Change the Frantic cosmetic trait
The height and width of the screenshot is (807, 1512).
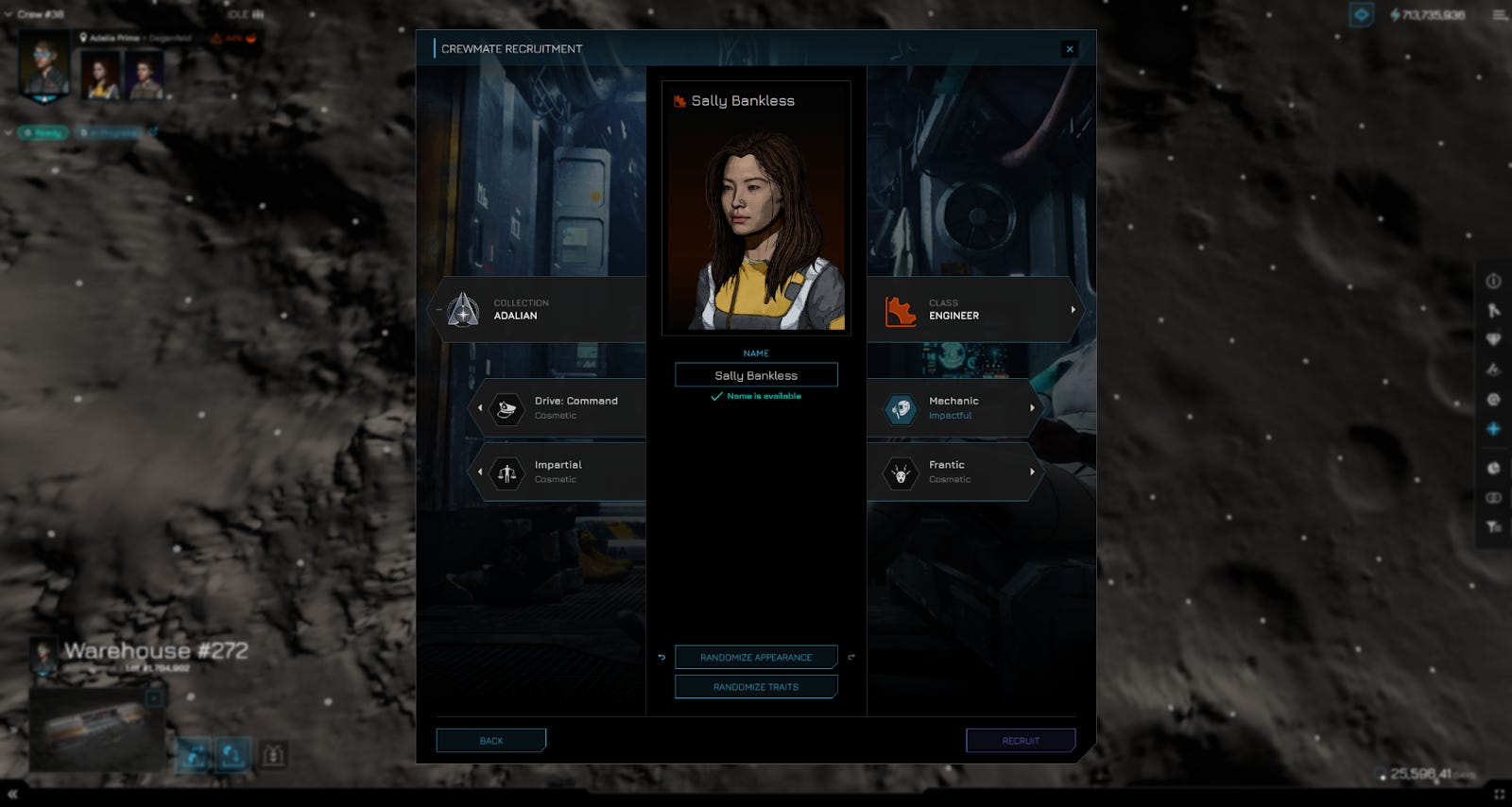pos(954,472)
